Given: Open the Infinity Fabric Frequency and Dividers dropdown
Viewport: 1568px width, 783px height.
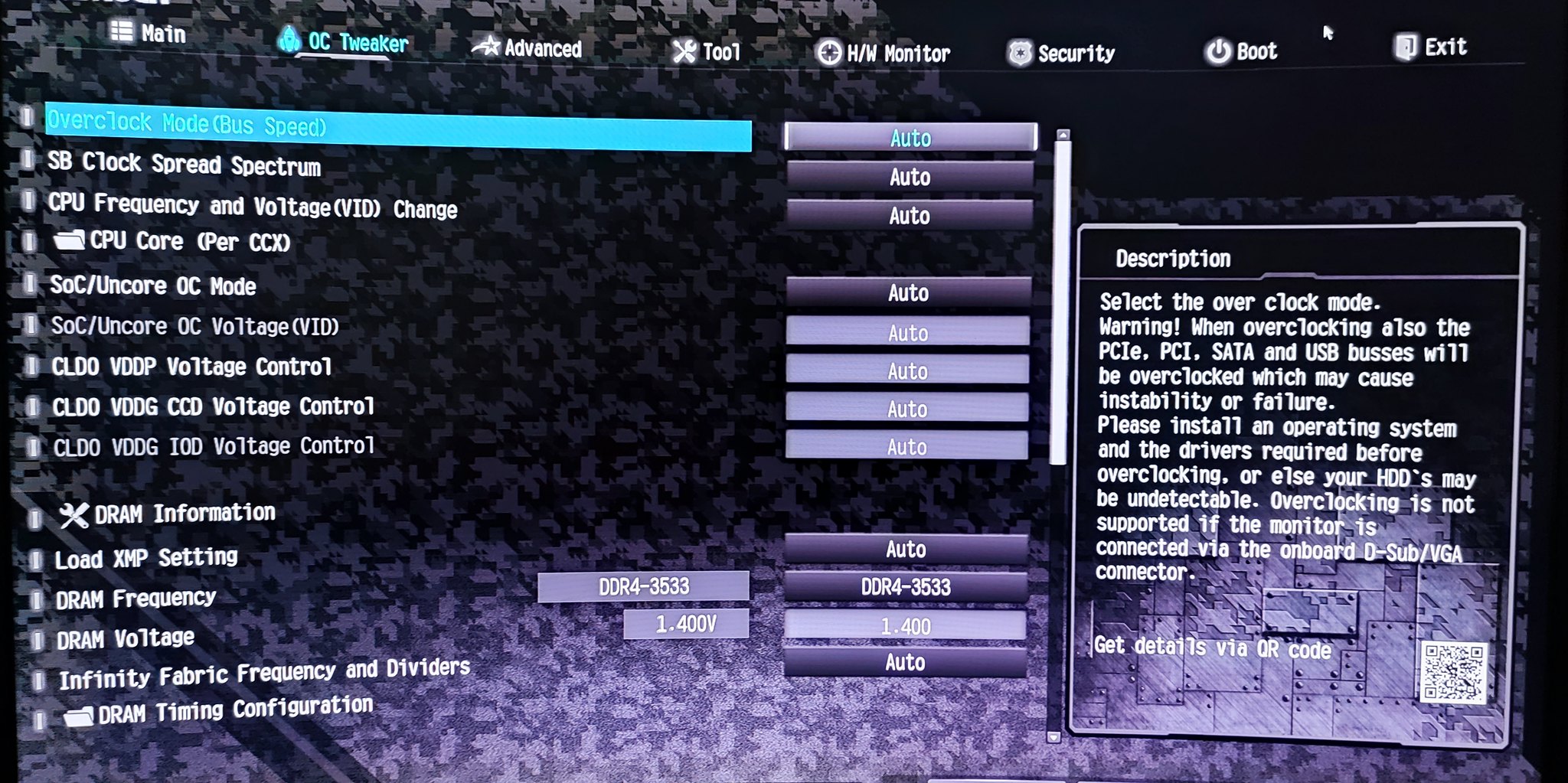Looking at the screenshot, I should pos(906,663).
